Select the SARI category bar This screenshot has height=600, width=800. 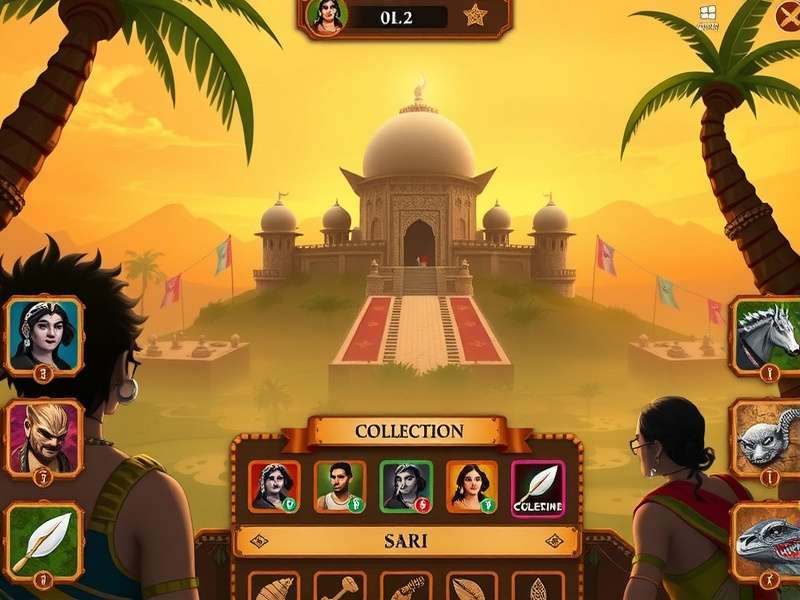[x=406, y=541]
